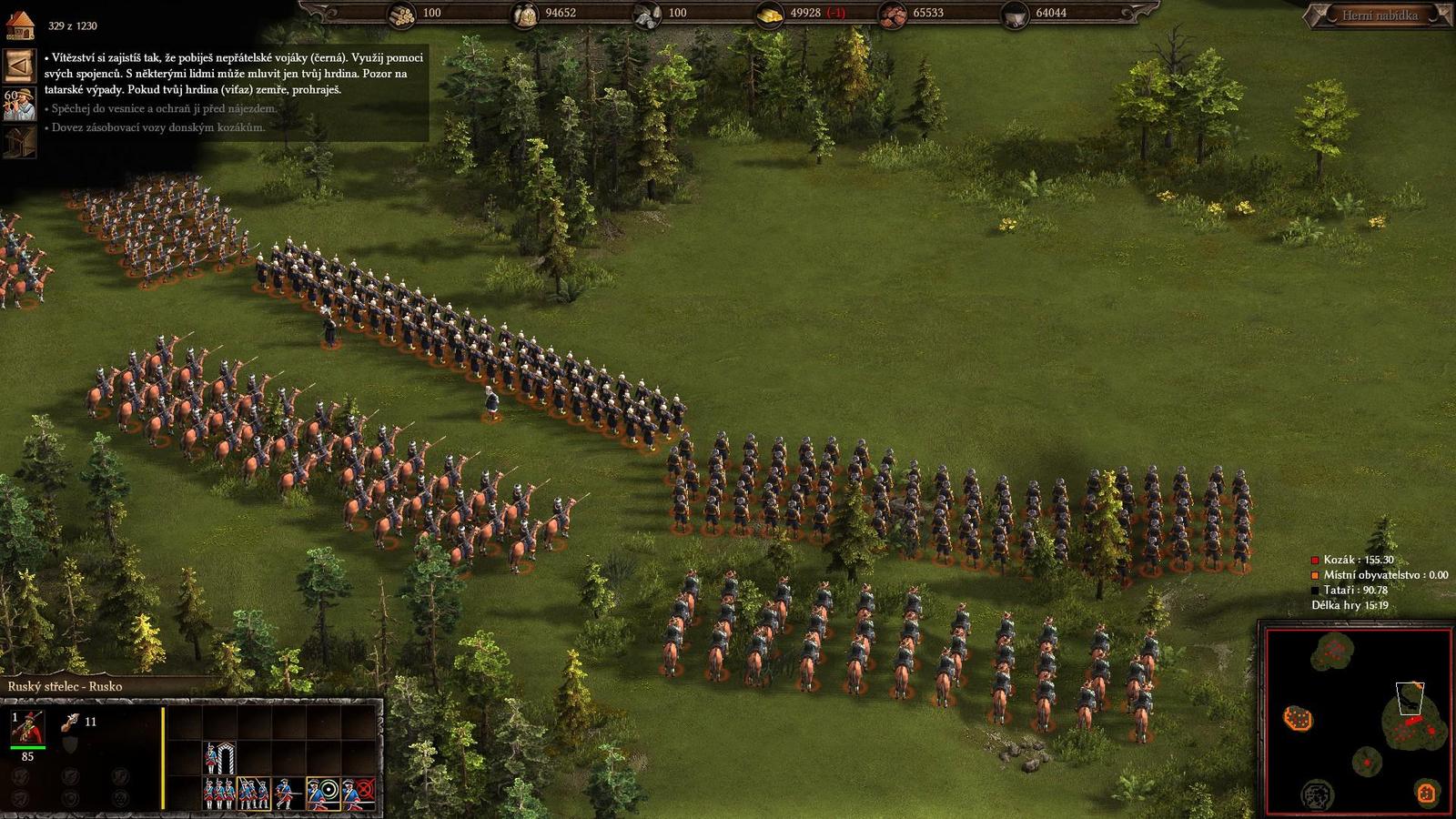Enable hold fire with red crossed target

pos(359,794)
